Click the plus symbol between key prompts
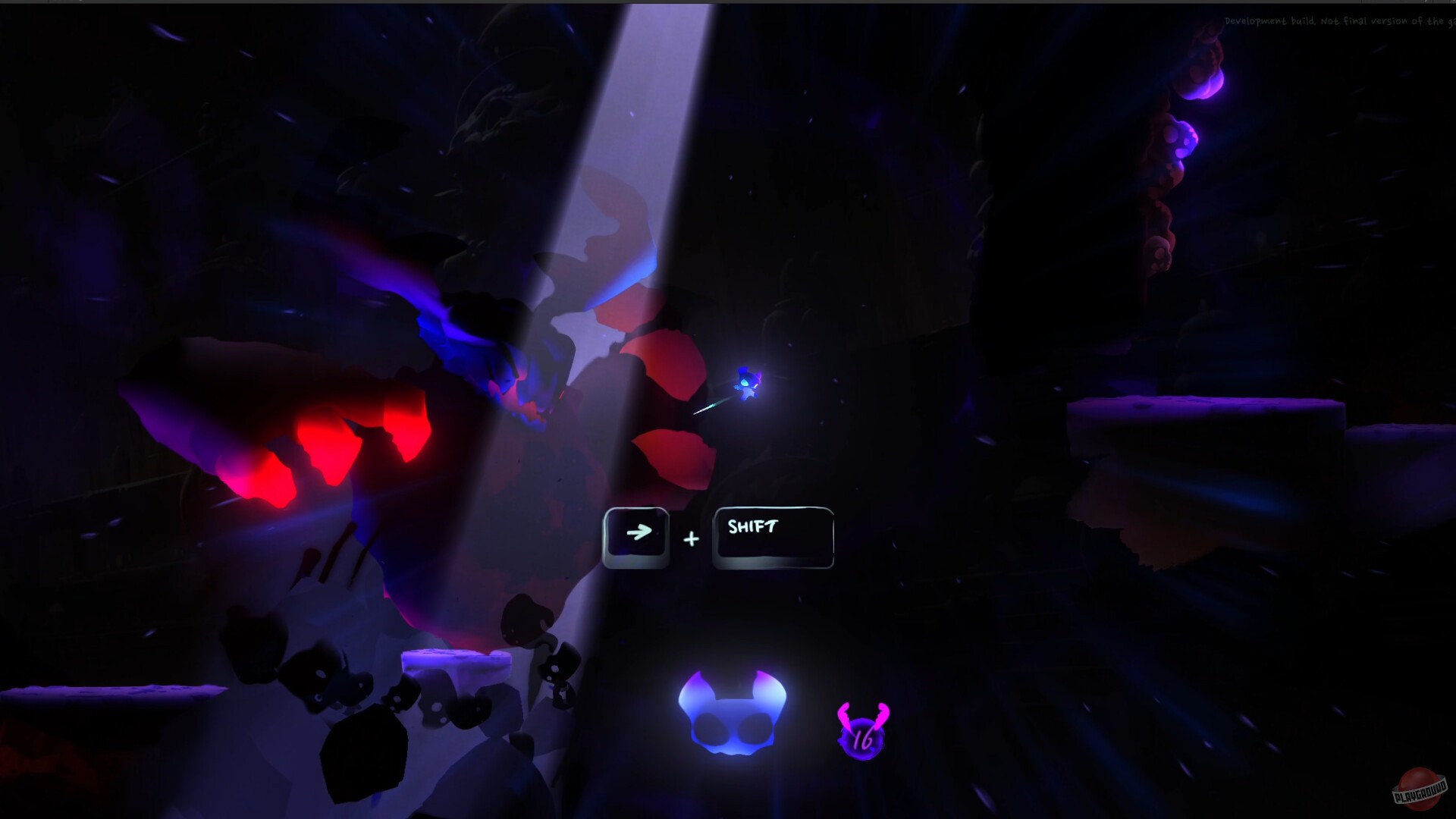1456x819 pixels. point(691,538)
